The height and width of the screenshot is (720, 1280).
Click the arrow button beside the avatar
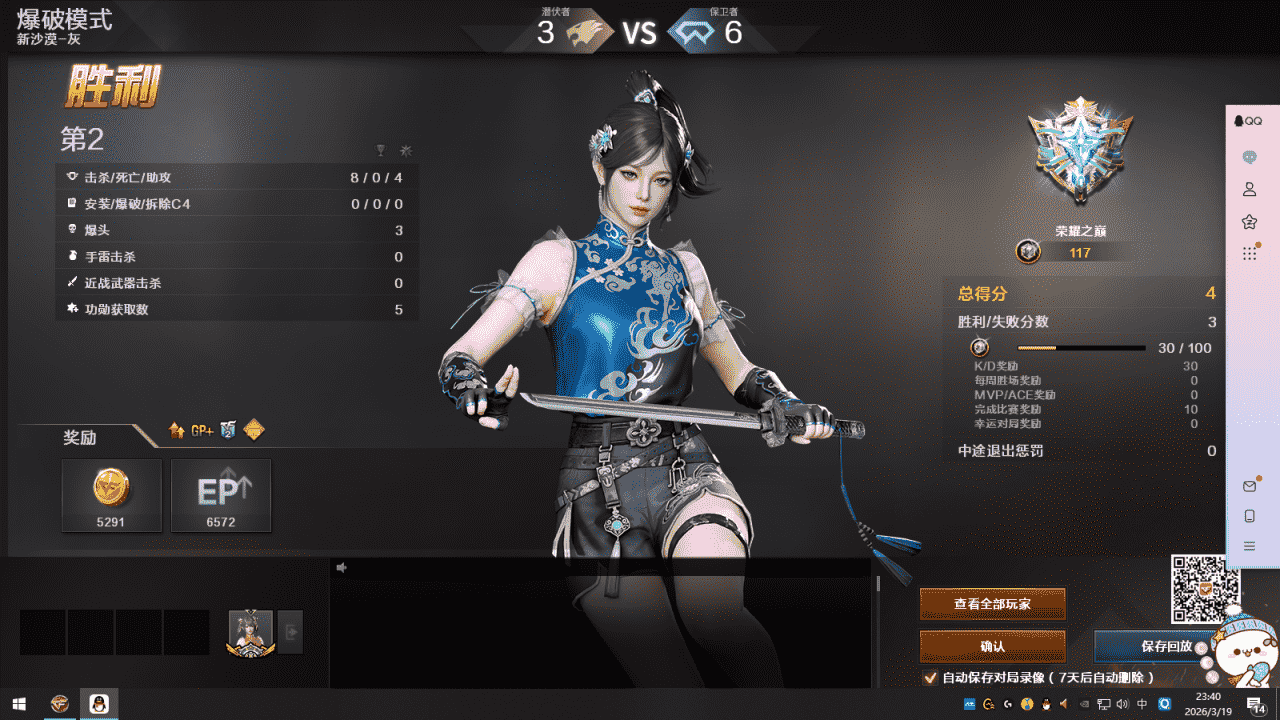[290, 632]
